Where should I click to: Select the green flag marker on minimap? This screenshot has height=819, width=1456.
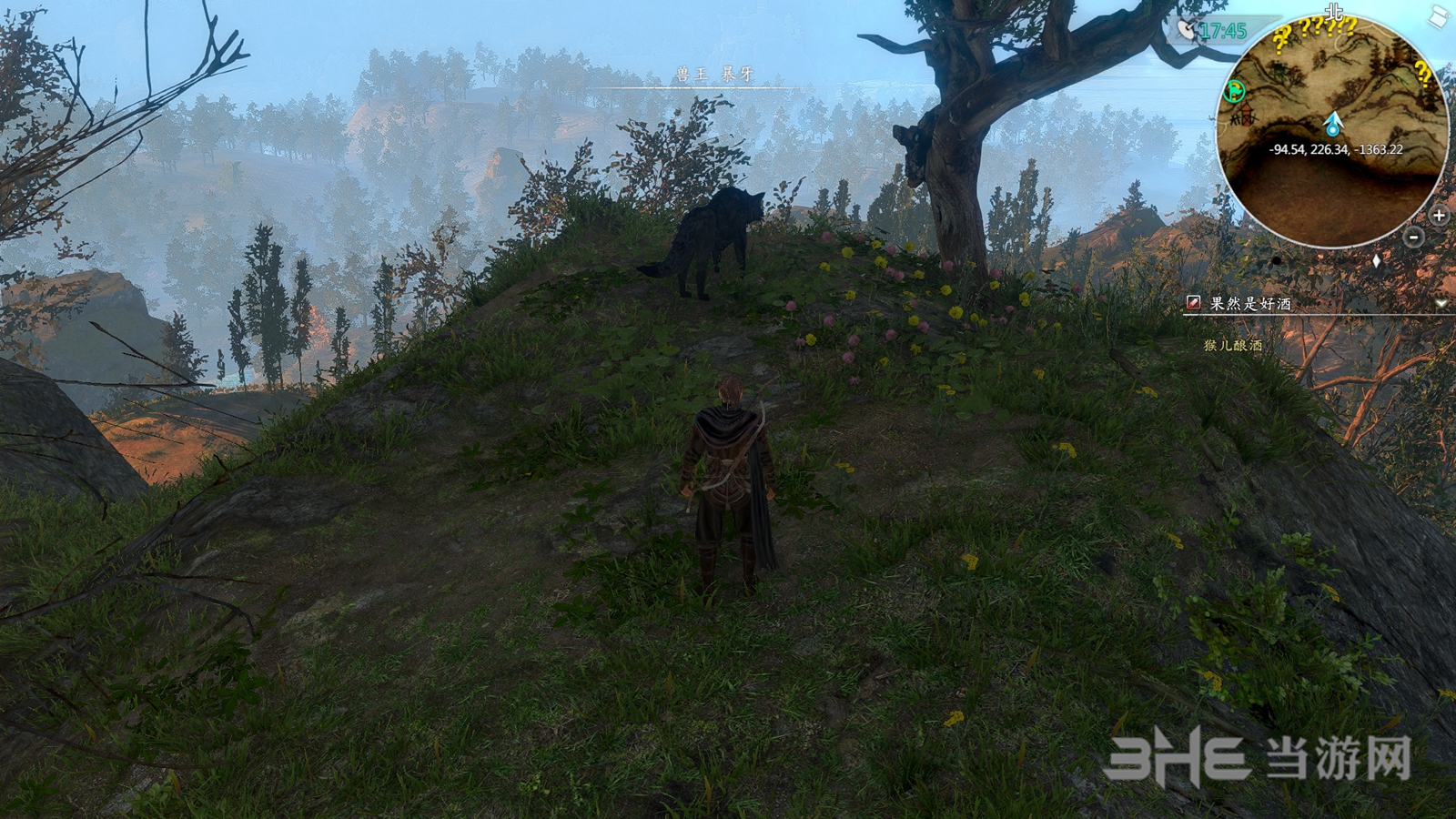pyautogui.click(x=1235, y=90)
